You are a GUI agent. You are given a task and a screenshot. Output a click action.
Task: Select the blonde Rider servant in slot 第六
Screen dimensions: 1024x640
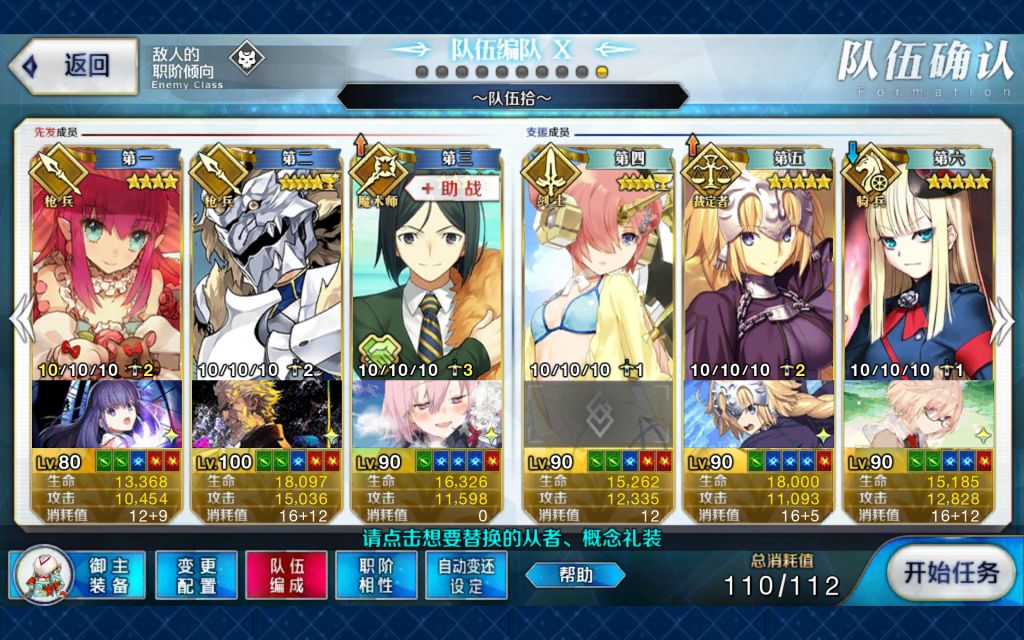[919, 270]
